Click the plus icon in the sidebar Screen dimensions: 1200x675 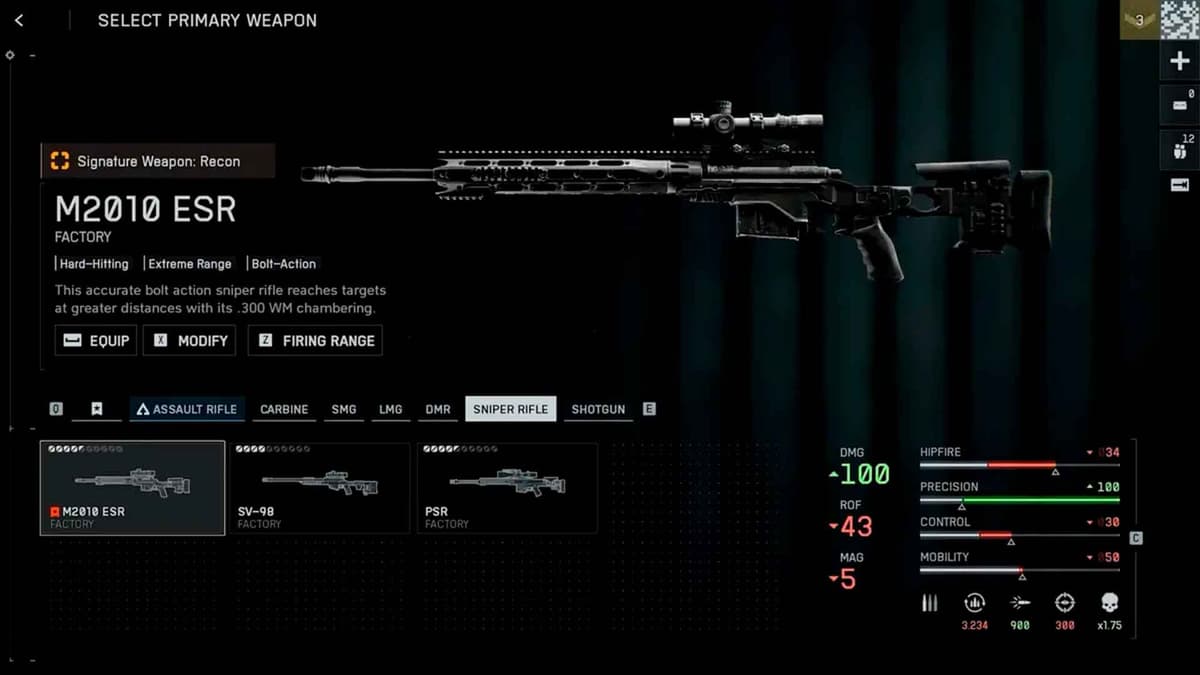(x=1179, y=62)
